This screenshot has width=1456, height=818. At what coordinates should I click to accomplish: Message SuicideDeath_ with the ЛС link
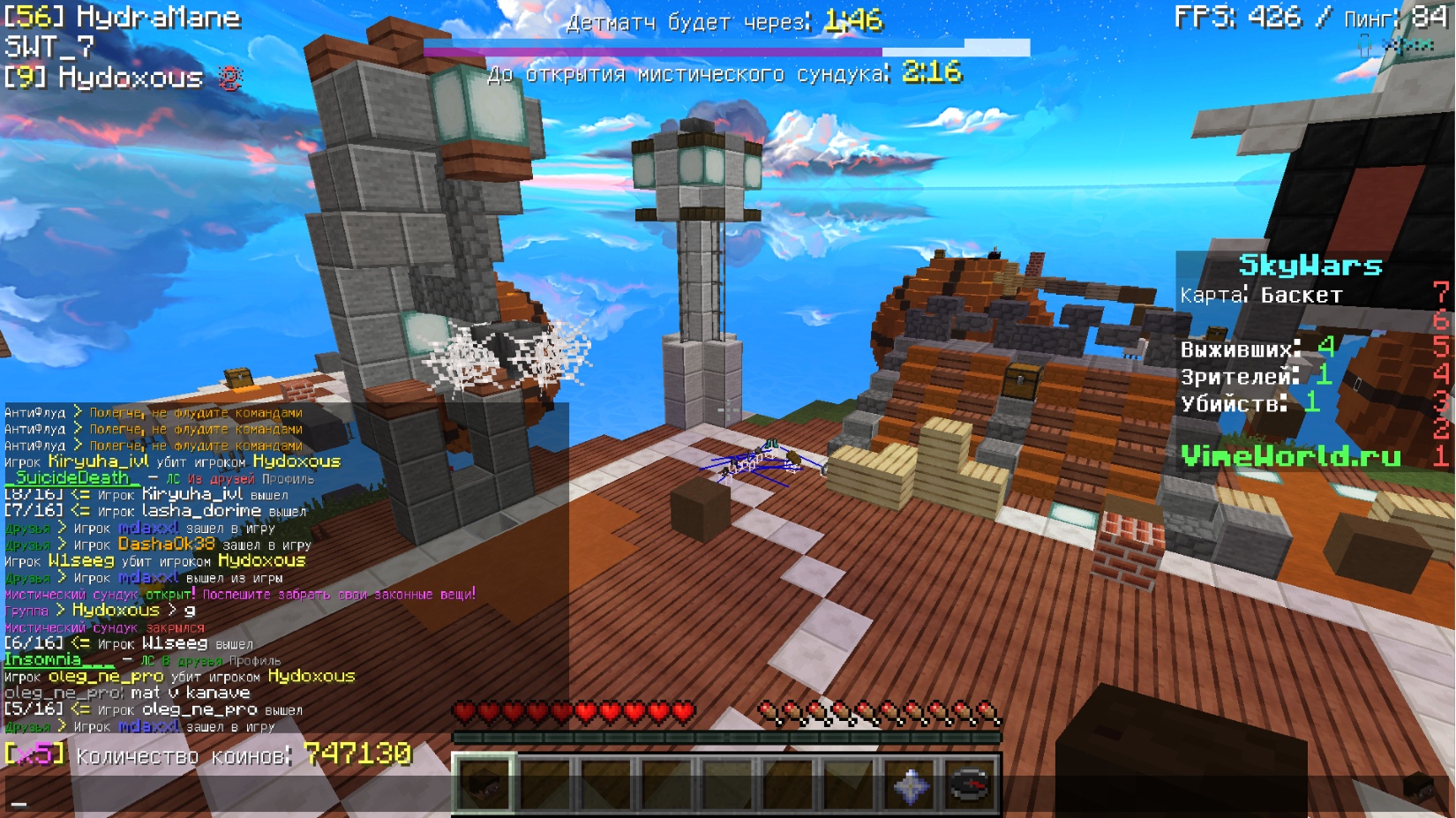(x=173, y=479)
